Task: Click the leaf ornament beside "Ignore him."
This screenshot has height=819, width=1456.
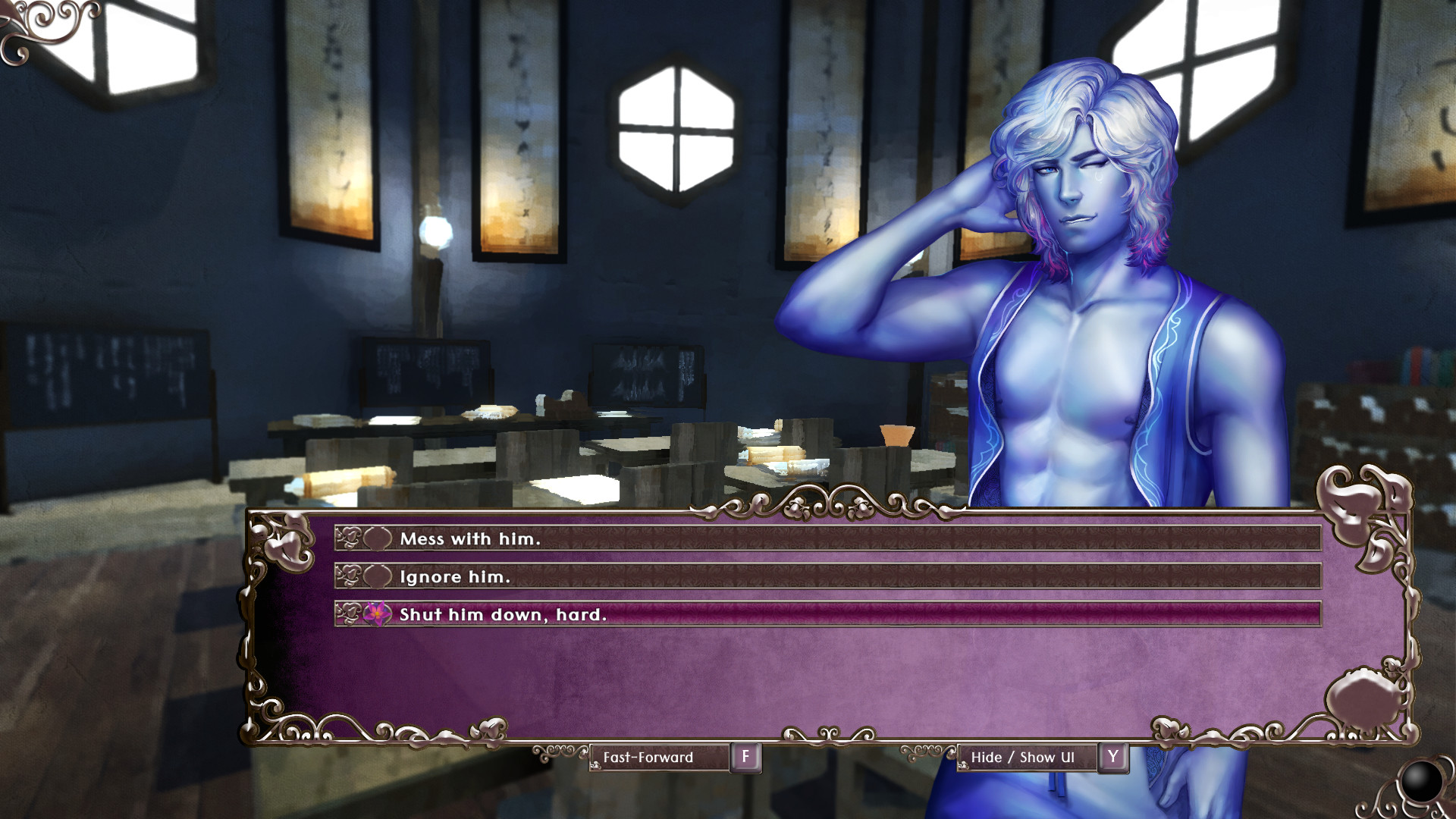Action: click(351, 576)
